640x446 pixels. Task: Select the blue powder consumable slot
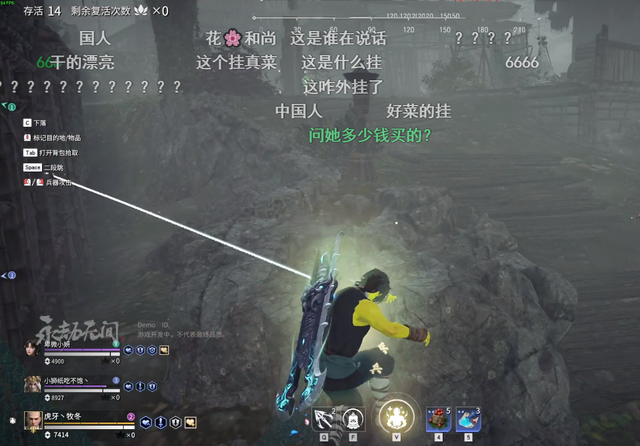click(467, 419)
